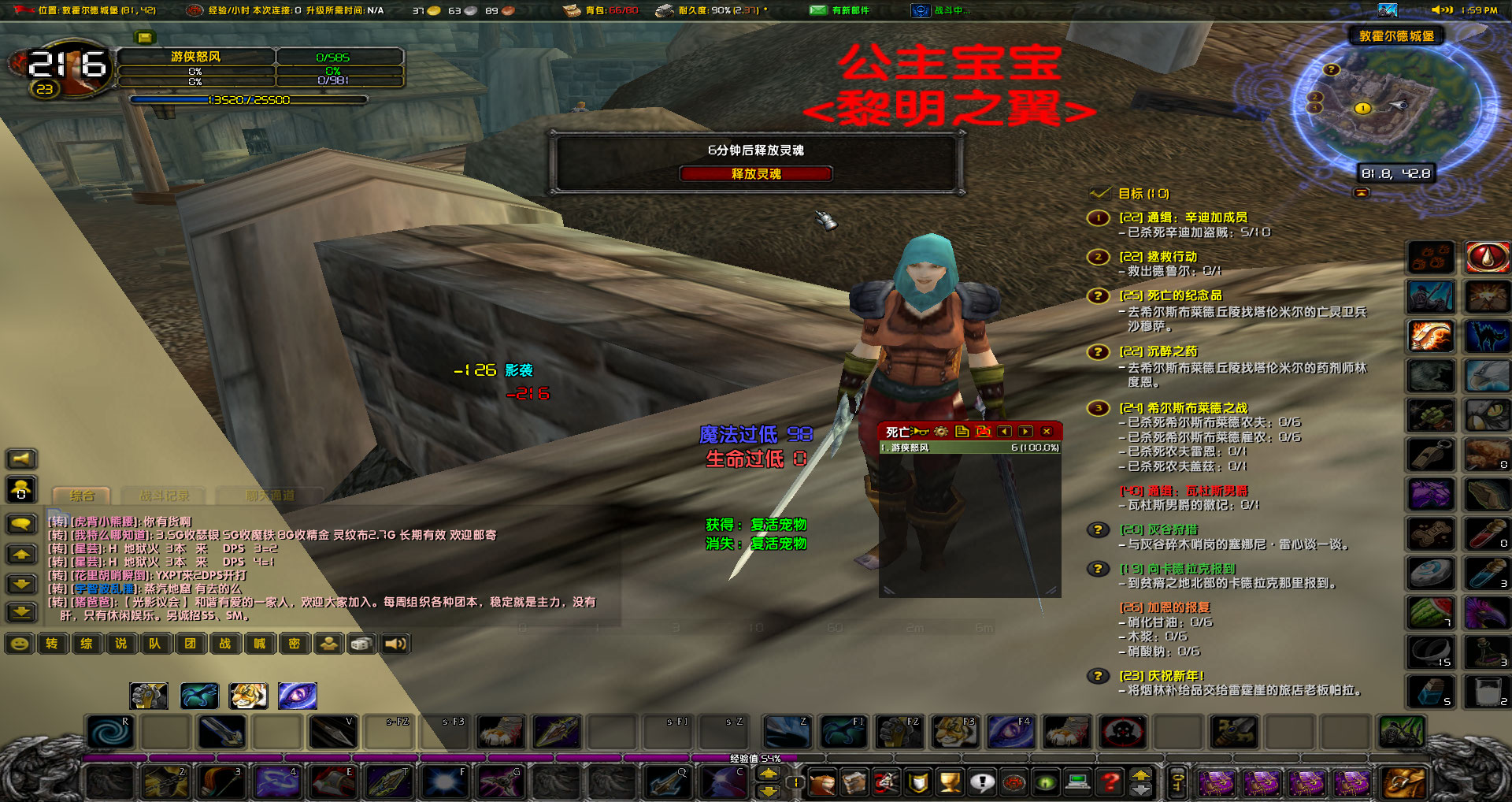Click the report page icon in 死亡 window
Viewport: 1512px width, 802px height.
[x=962, y=432]
